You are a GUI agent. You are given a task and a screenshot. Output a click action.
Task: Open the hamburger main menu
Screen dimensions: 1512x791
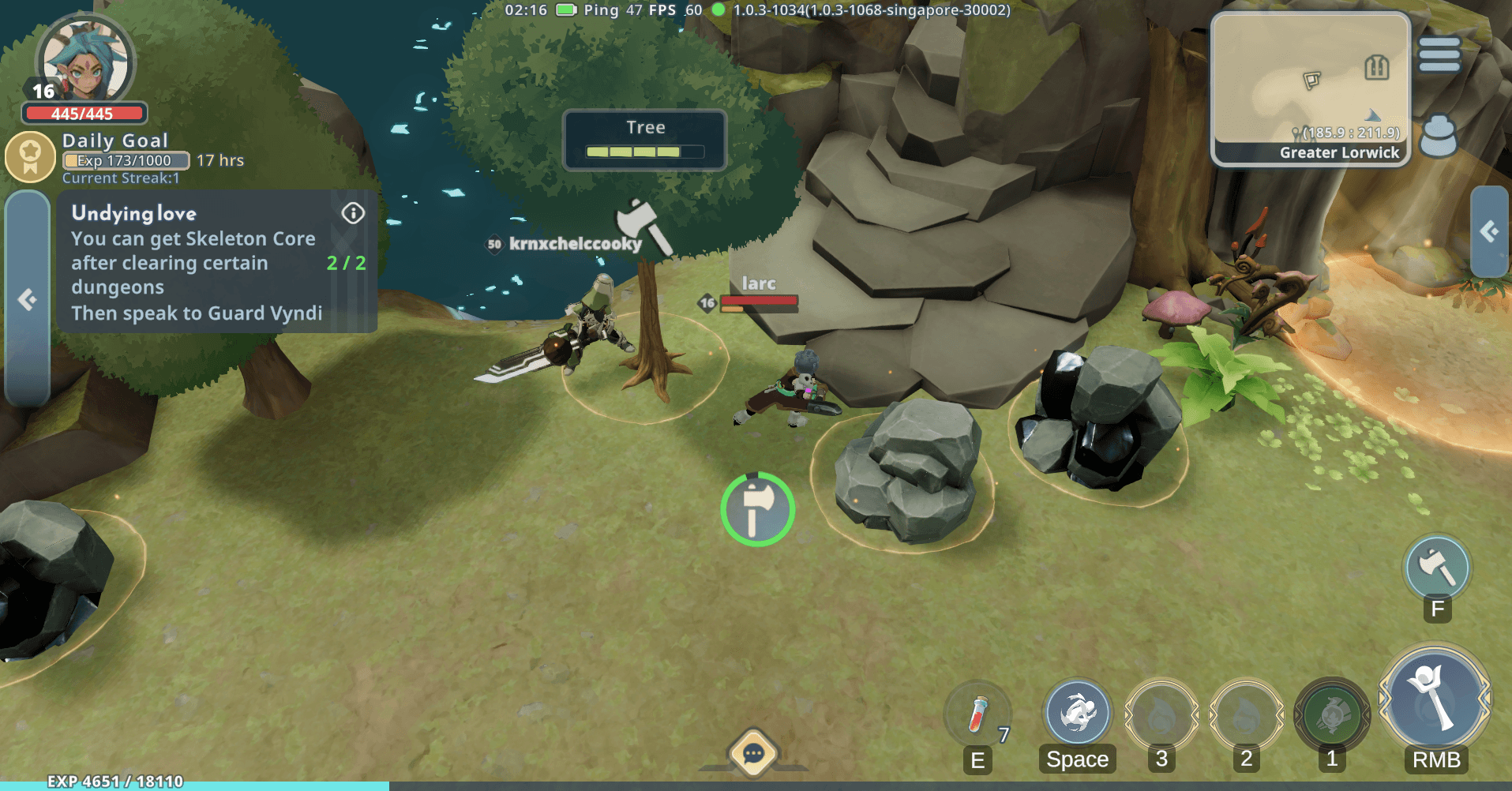tap(1439, 55)
